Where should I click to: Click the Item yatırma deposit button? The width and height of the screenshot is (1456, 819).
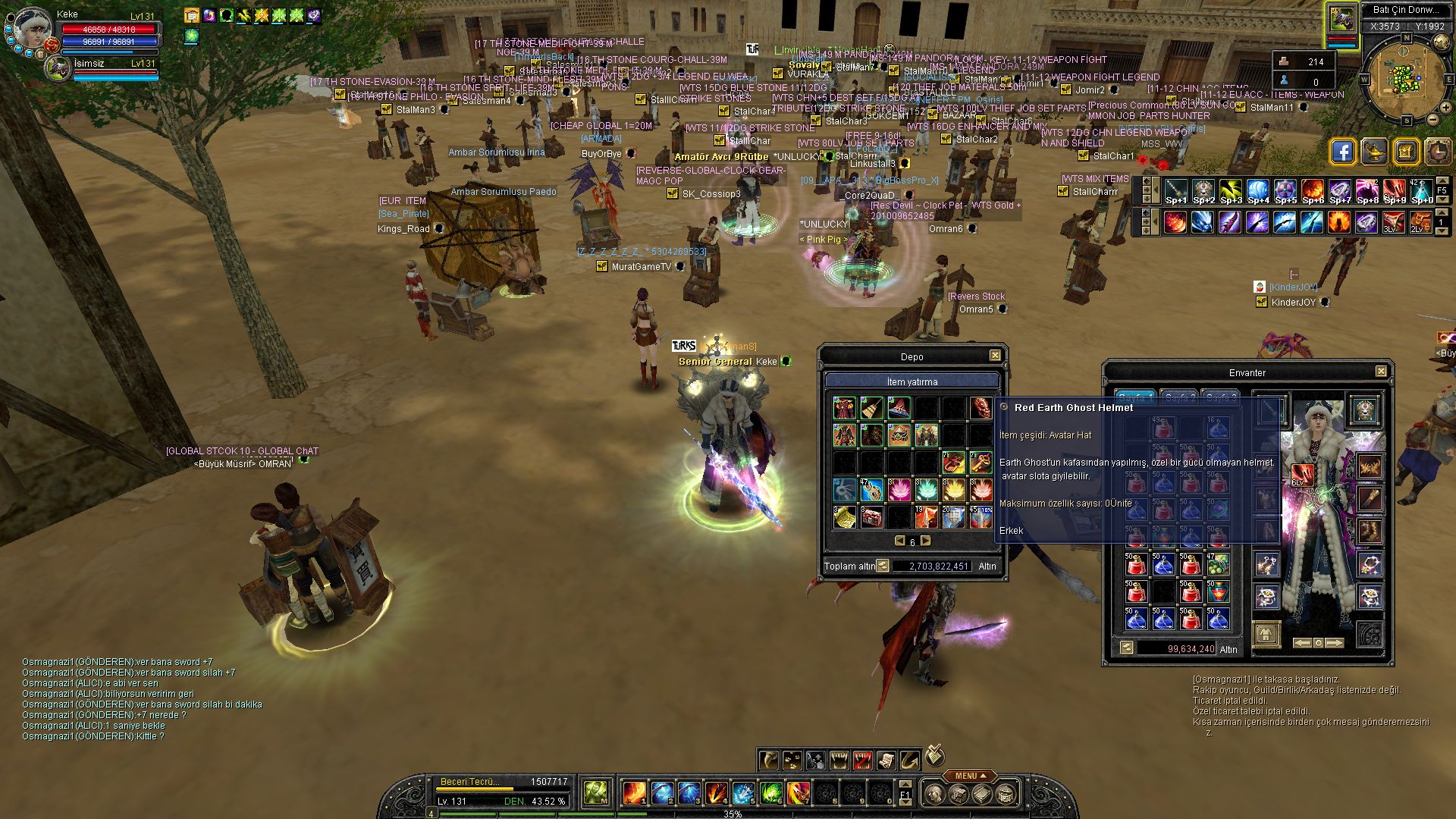(912, 381)
